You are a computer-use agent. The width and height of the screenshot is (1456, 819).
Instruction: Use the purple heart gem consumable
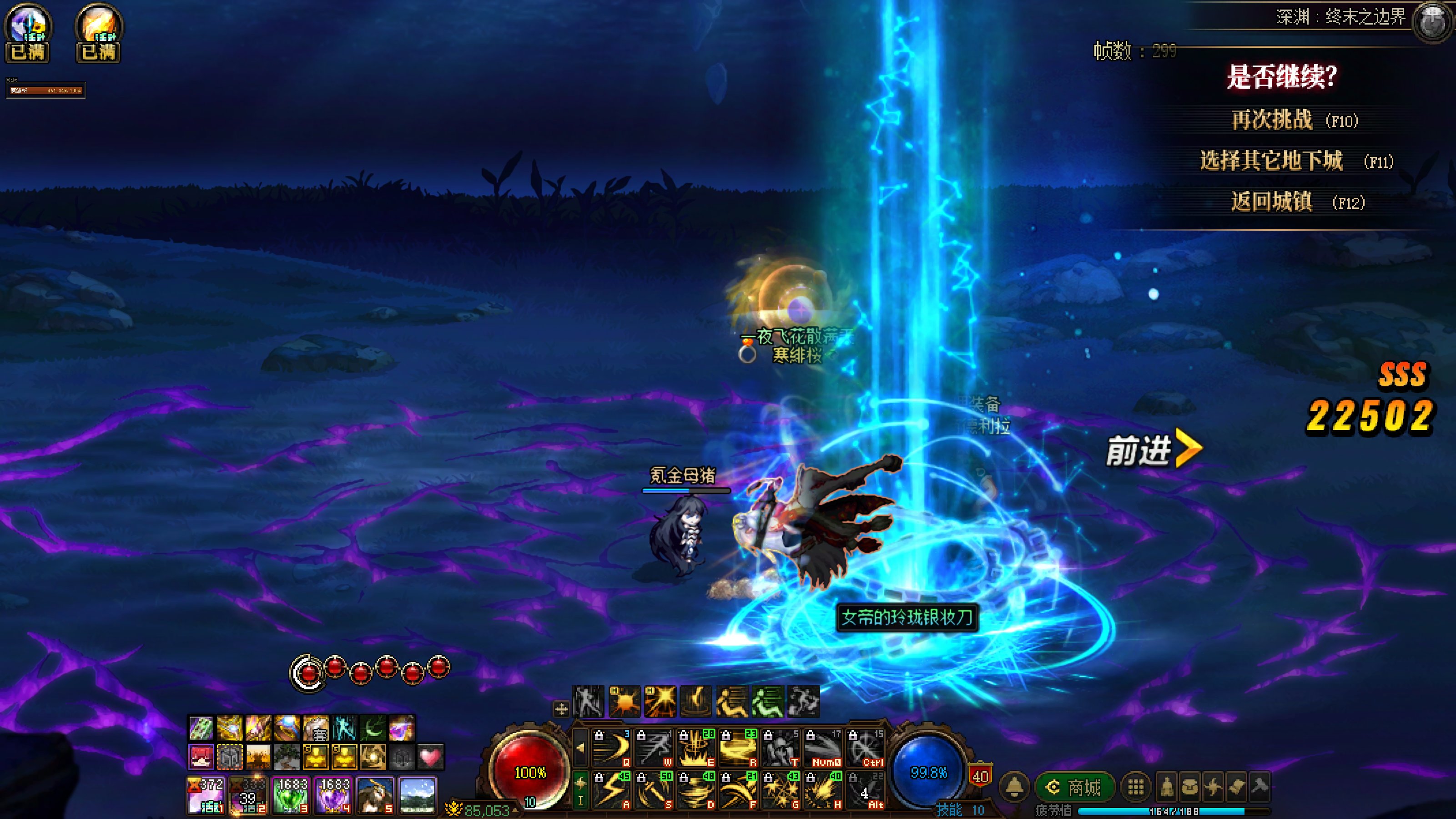pyautogui.click(x=333, y=795)
